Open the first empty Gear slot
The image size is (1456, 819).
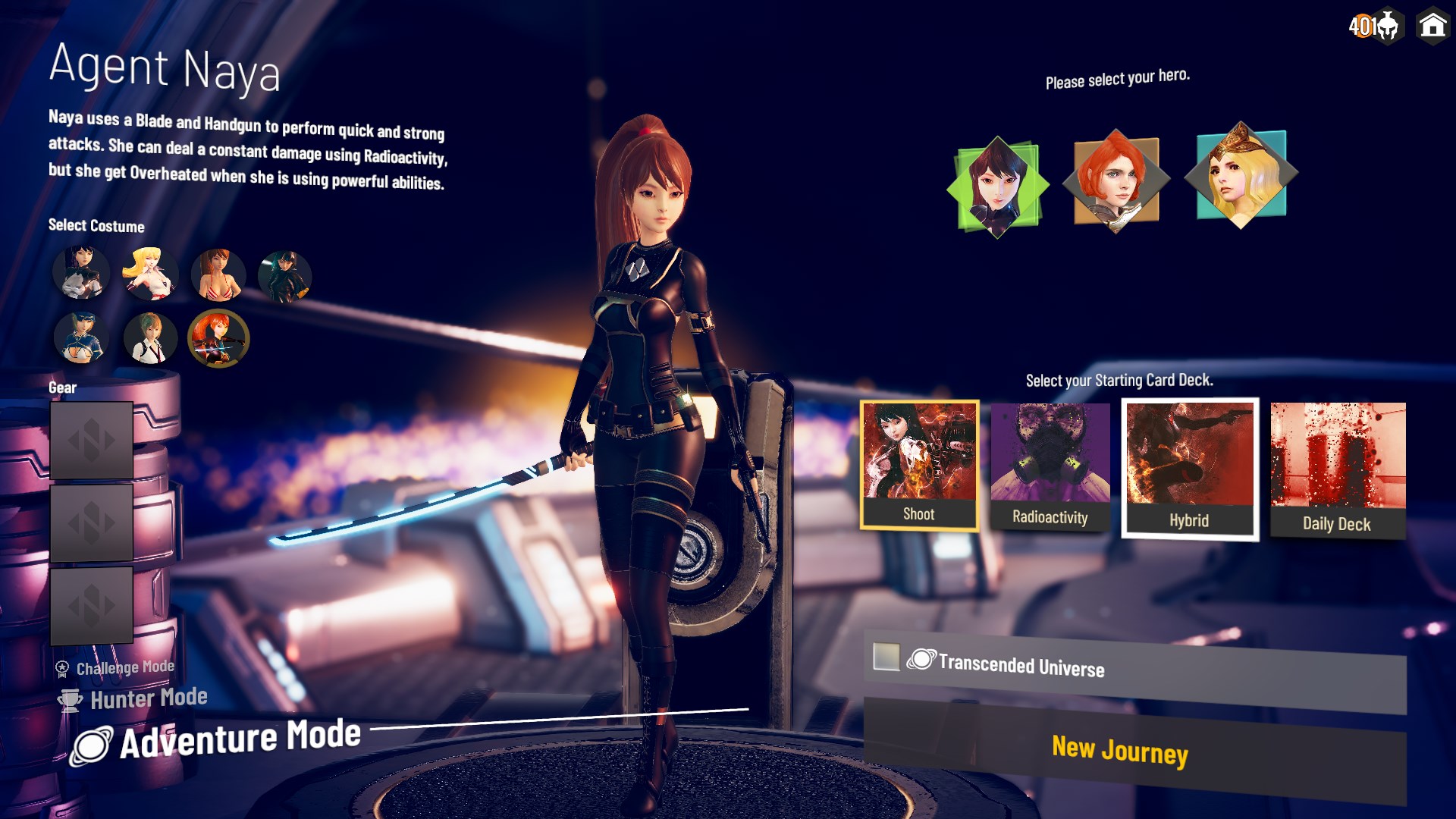point(91,438)
